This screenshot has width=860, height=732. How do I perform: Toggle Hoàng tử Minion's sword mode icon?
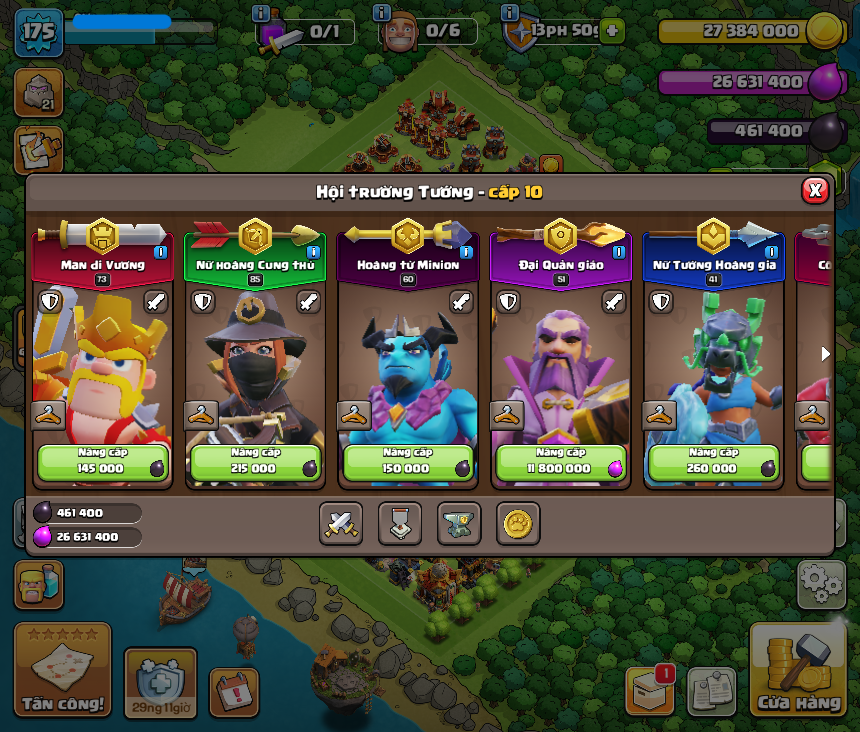pos(461,302)
